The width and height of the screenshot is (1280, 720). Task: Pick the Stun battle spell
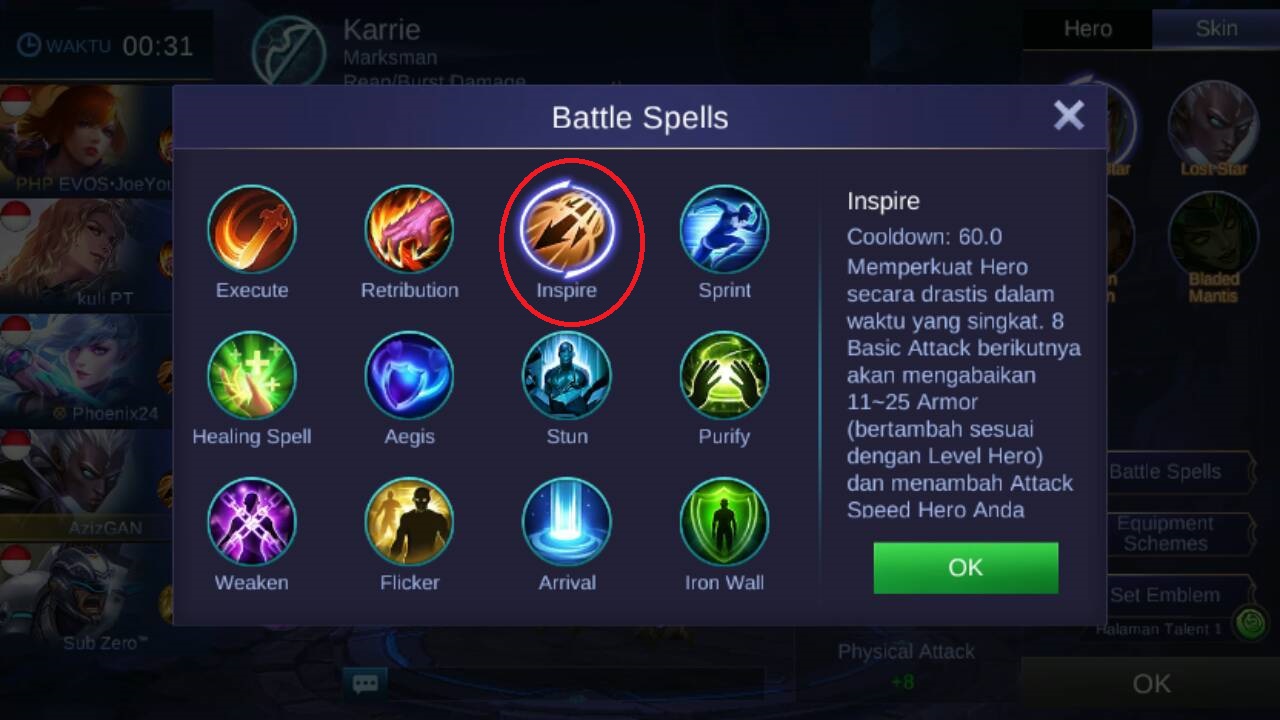tap(567, 376)
